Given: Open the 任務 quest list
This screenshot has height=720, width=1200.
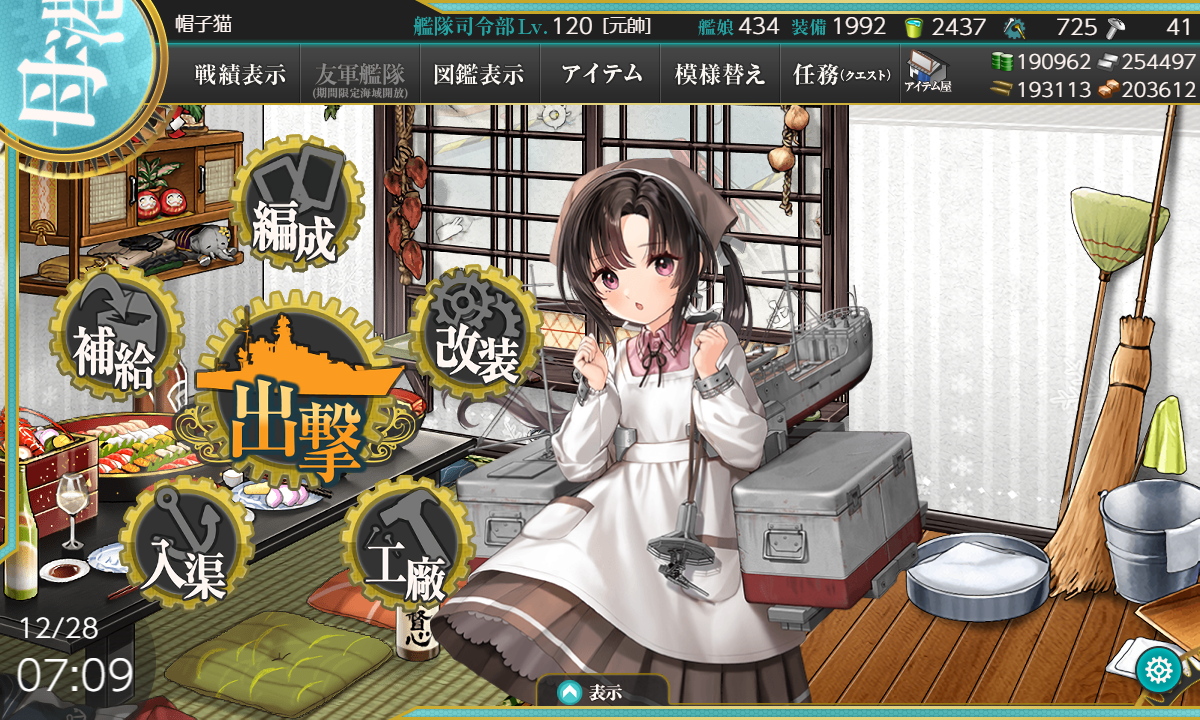Looking at the screenshot, I should coord(840,74).
